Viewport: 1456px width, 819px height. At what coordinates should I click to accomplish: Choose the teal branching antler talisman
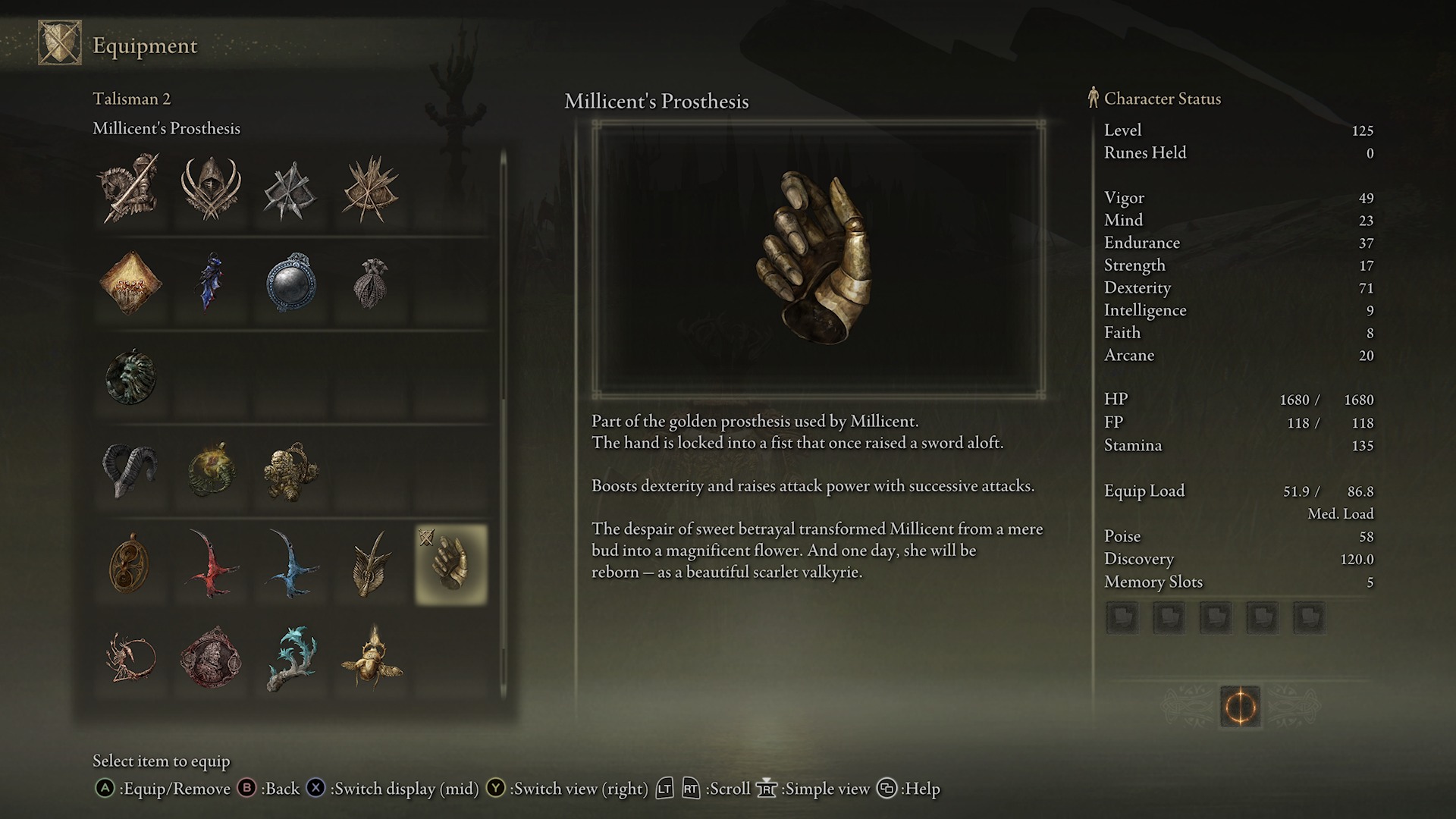coord(291,658)
